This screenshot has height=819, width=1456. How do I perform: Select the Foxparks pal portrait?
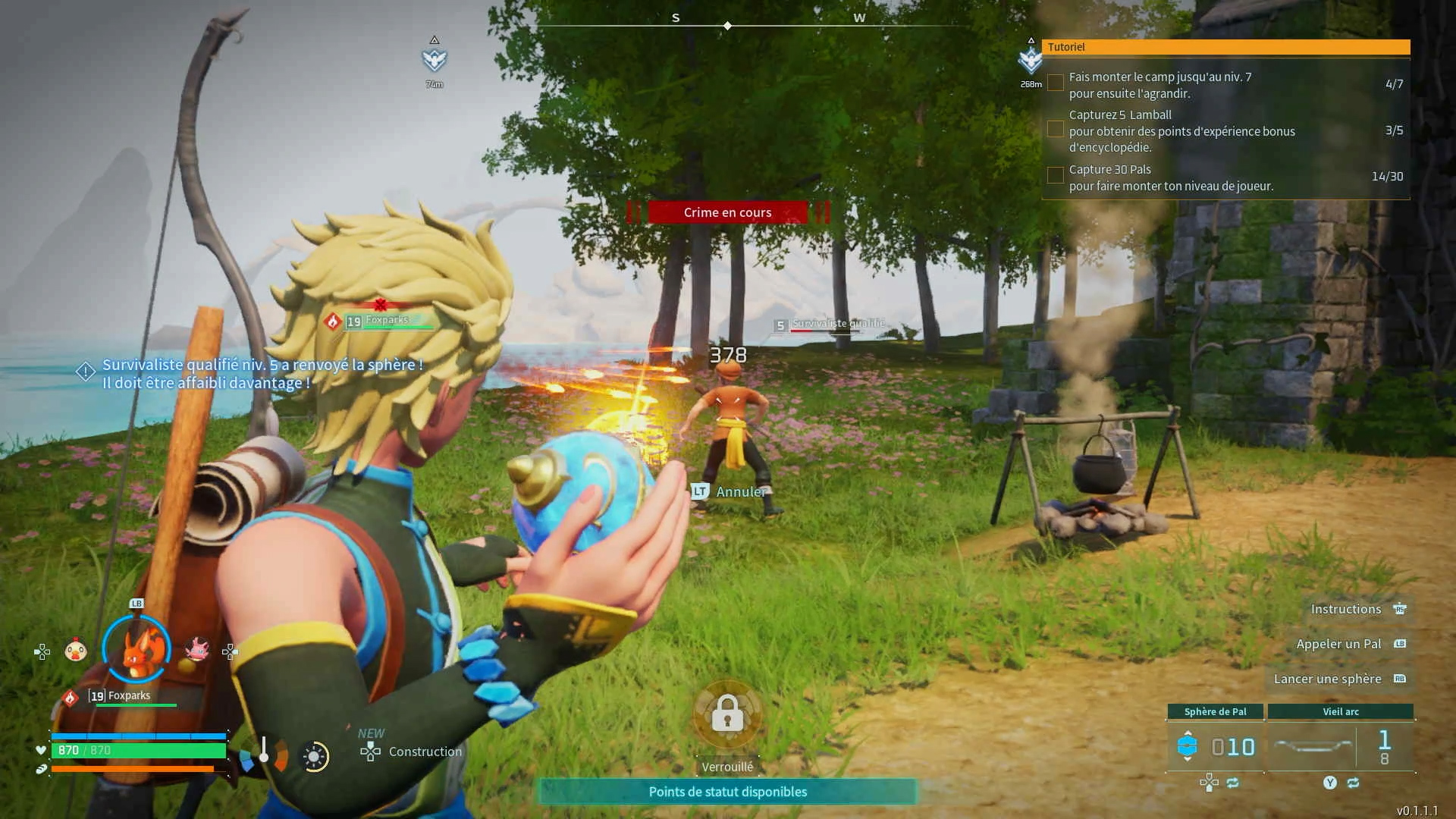click(x=136, y=650)
